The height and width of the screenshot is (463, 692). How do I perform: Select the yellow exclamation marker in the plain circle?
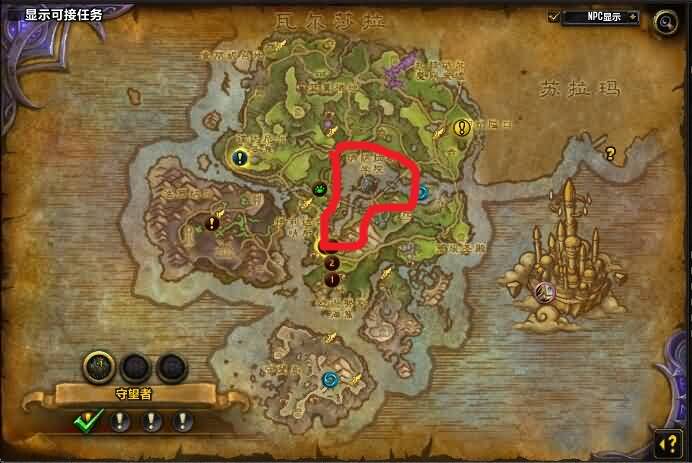coord(461,128)
